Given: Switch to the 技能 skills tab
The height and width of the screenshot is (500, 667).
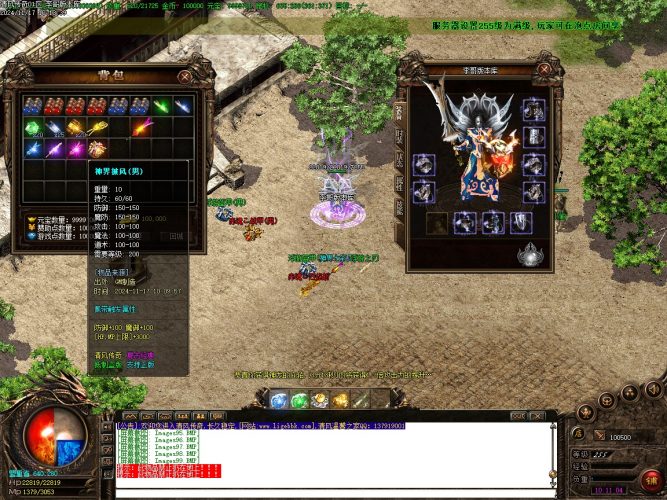Looking at the screenshot, I should [x=399, y=209].
